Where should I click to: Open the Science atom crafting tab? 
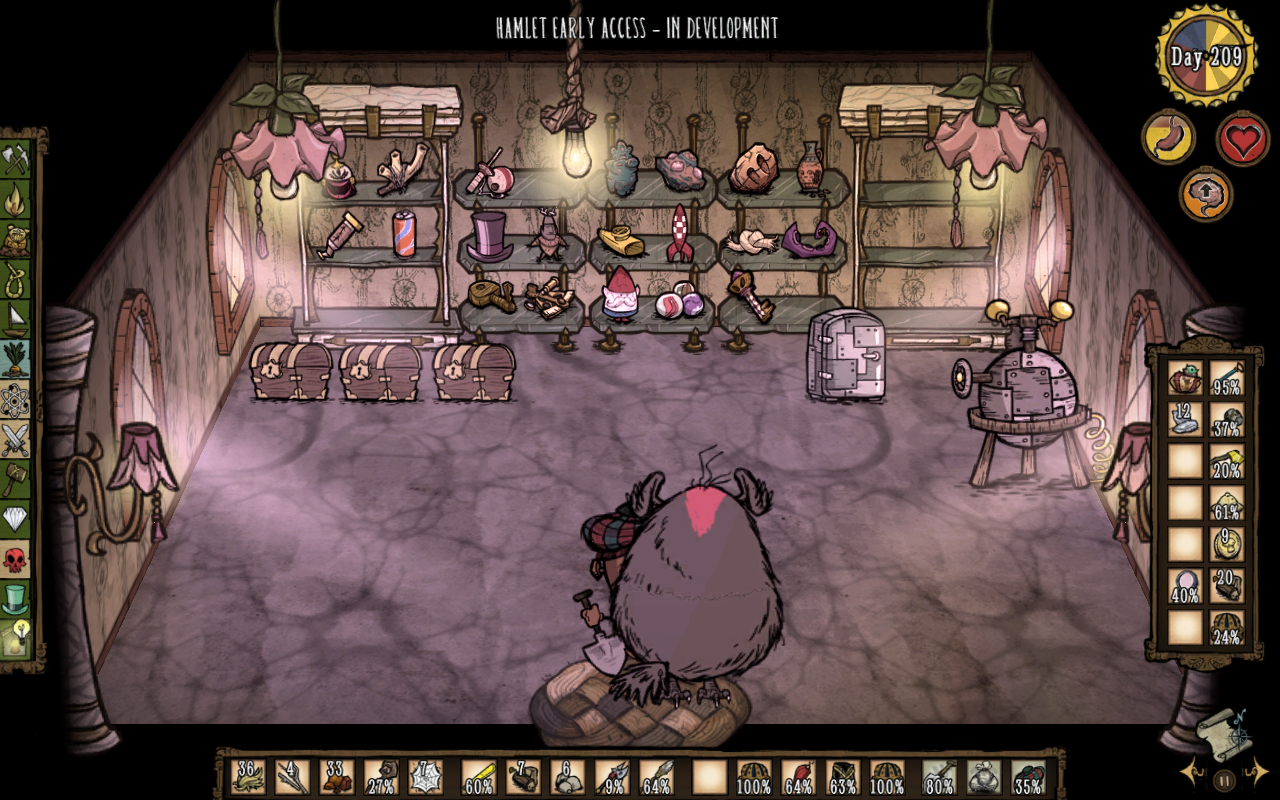[16, 397]
